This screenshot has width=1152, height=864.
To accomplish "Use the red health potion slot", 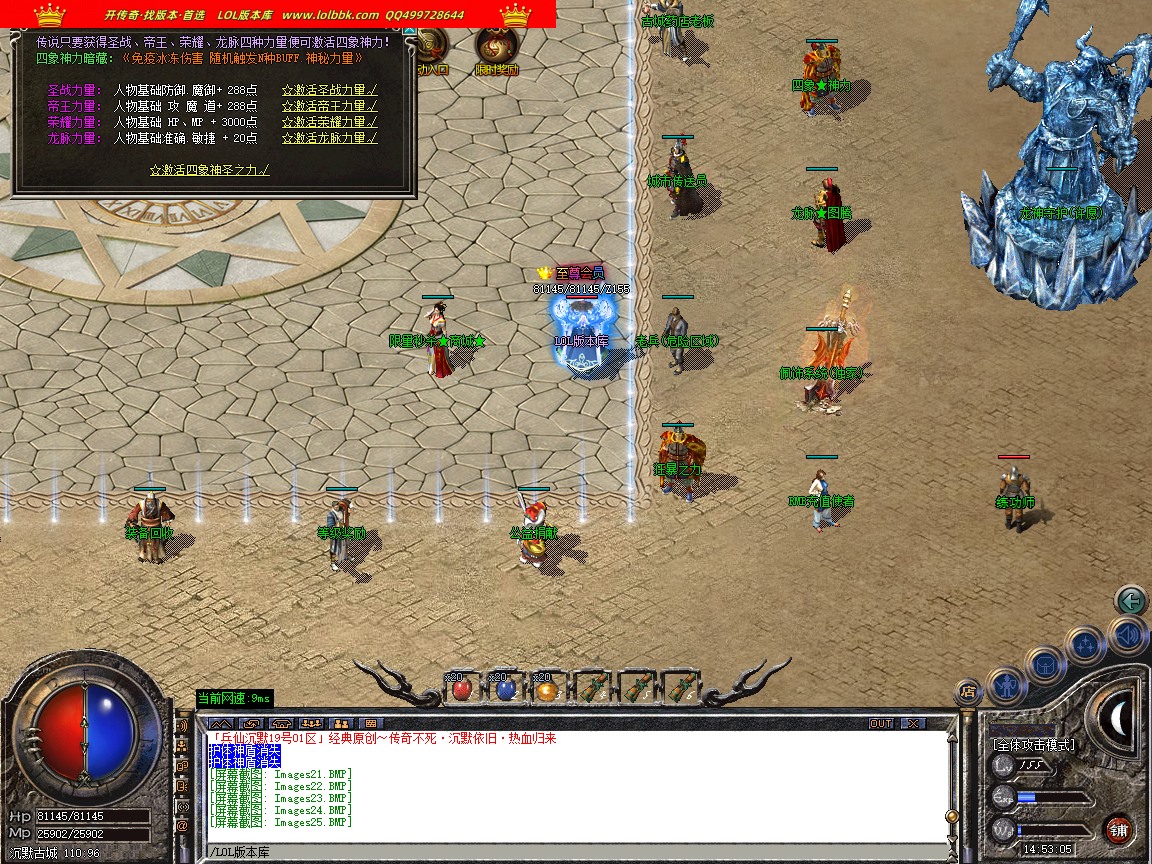I will [461, 689].
